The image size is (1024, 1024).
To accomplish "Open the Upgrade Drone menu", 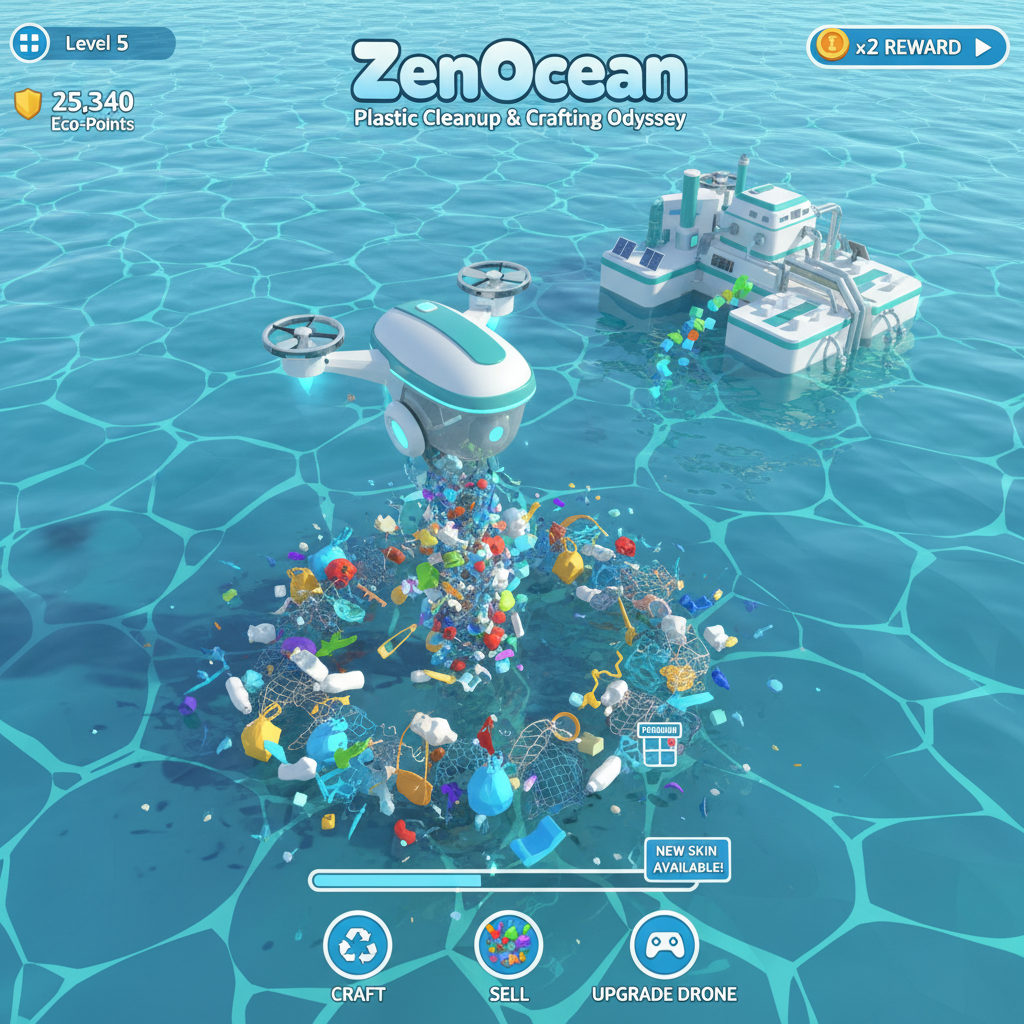I will [664, 945].
